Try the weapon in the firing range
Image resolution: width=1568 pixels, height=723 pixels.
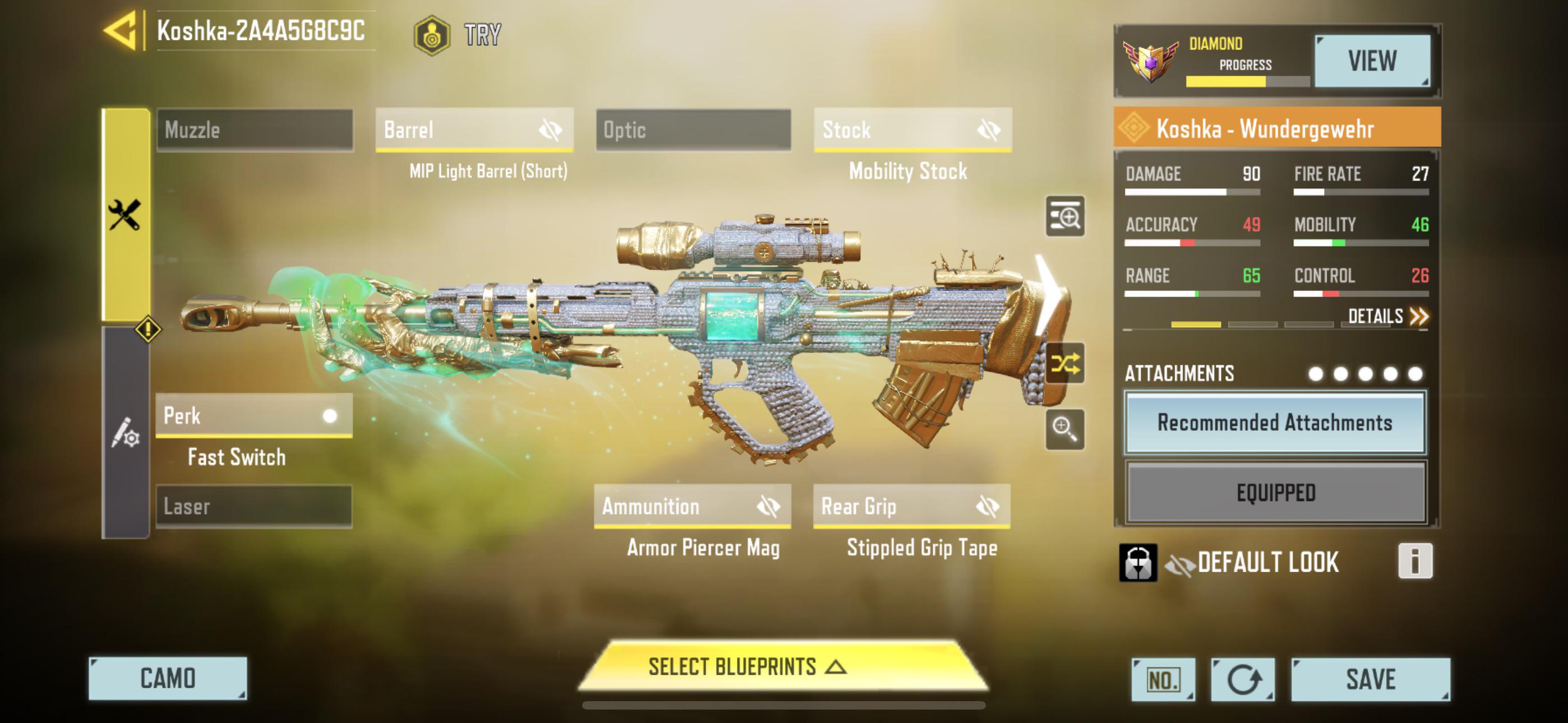click(x=458, y=35)
